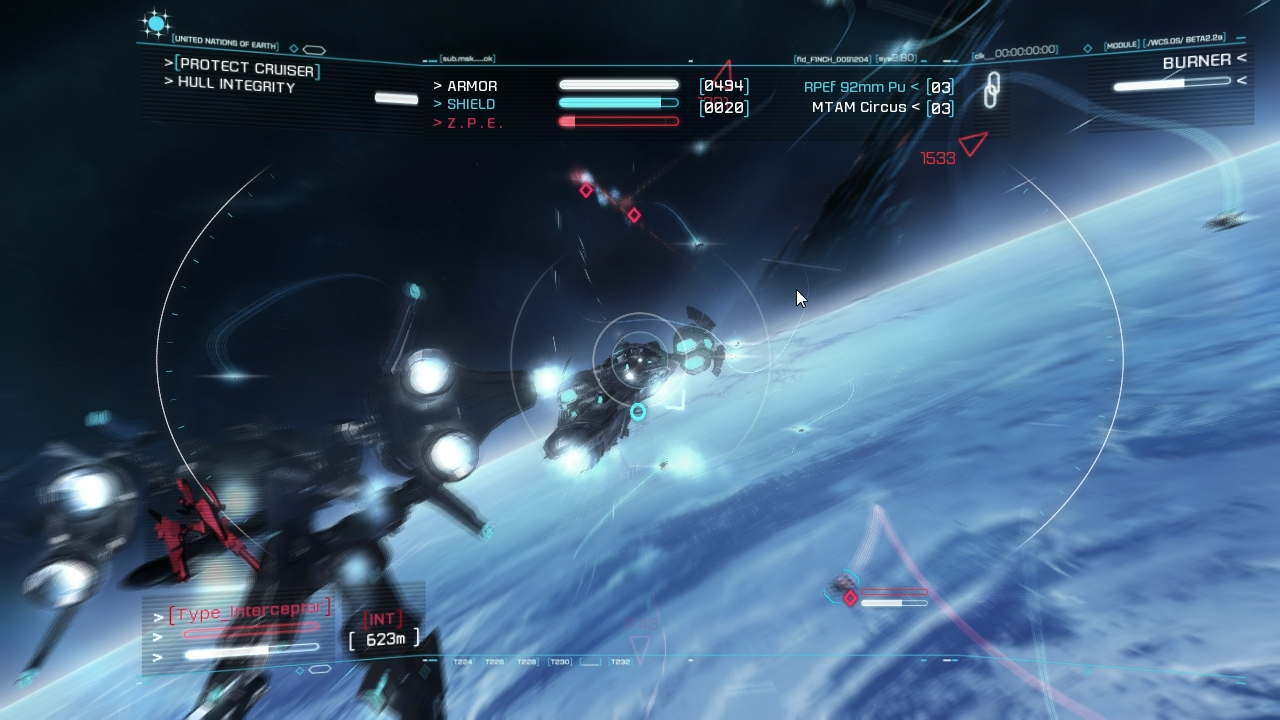The image size is (1280, 720).
Task: Click the chain link icon beside weapons
Action: click(990, 90)
